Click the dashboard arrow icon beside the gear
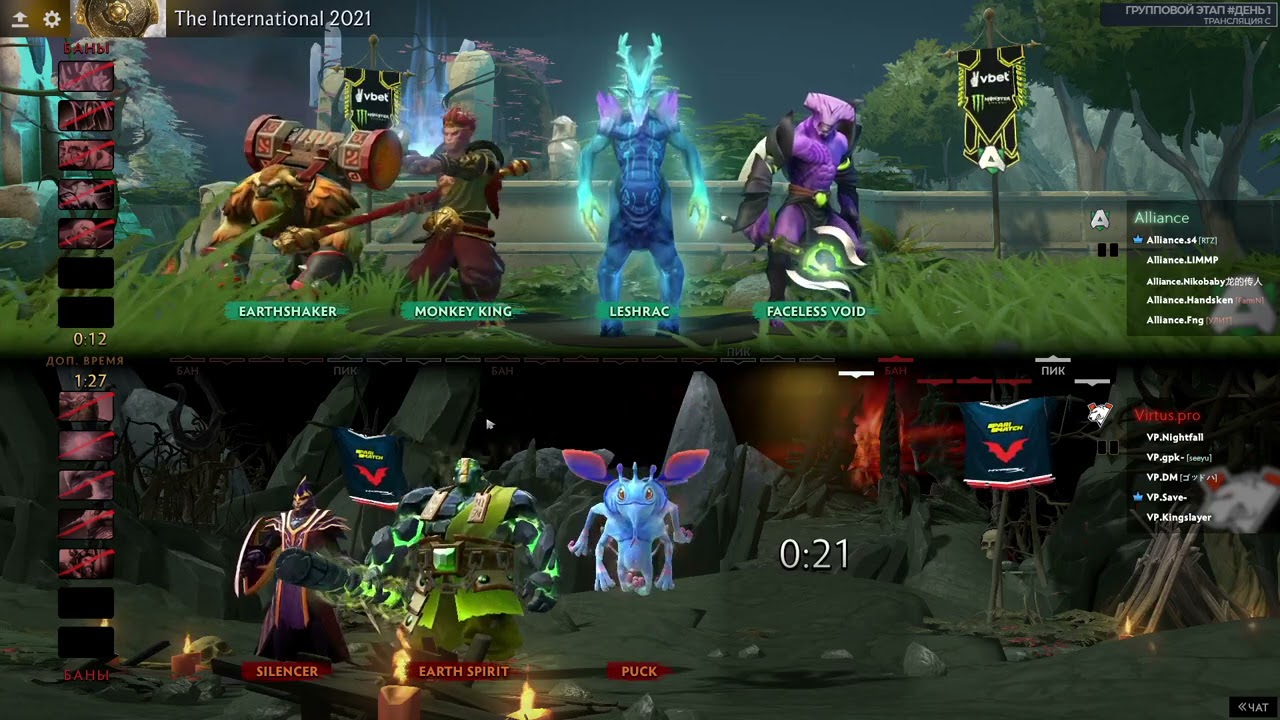This screenshot has width=1280, height=720. coord(20,18)
